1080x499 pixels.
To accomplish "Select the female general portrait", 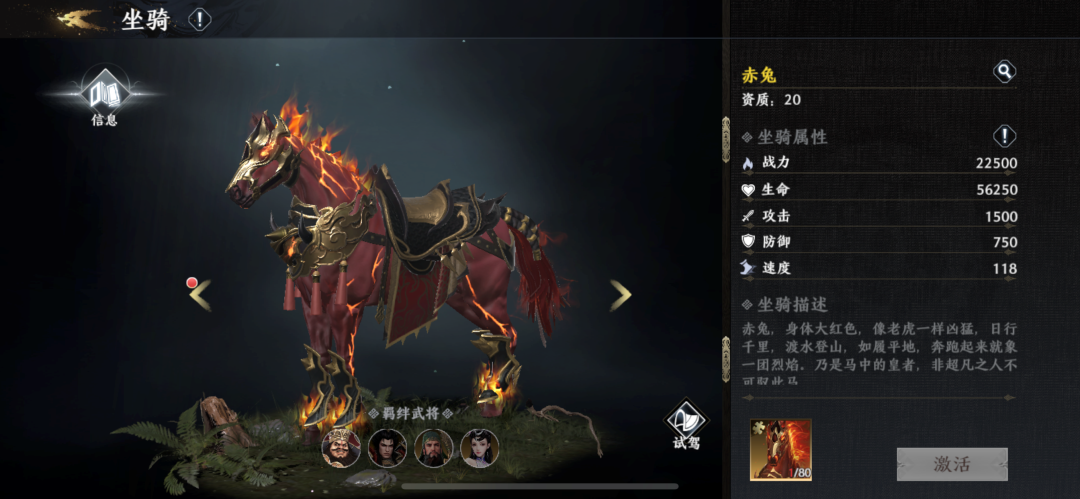I will tap(479, 448).
